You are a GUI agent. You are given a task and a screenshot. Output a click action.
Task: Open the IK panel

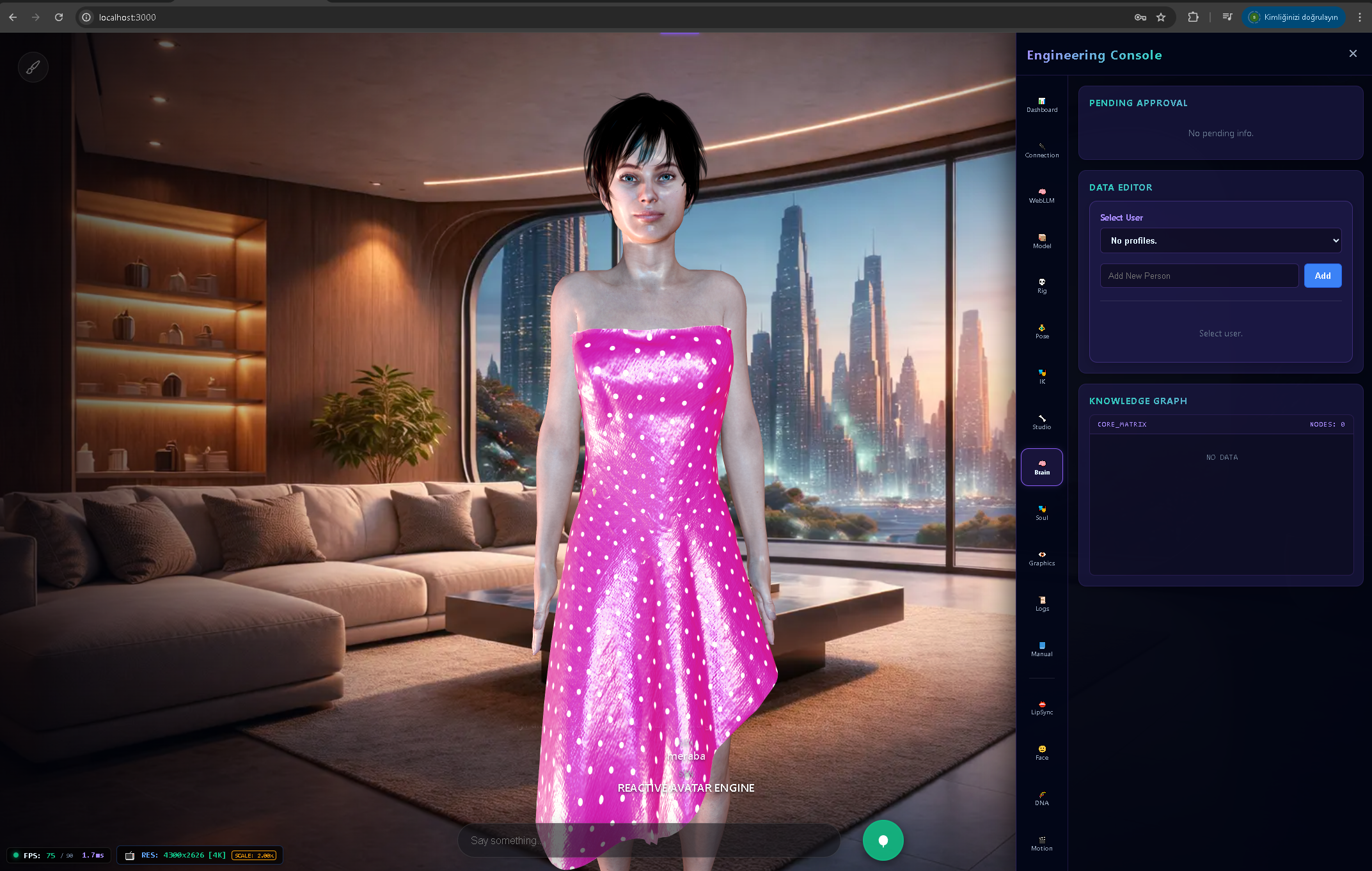click(1041, 376)
